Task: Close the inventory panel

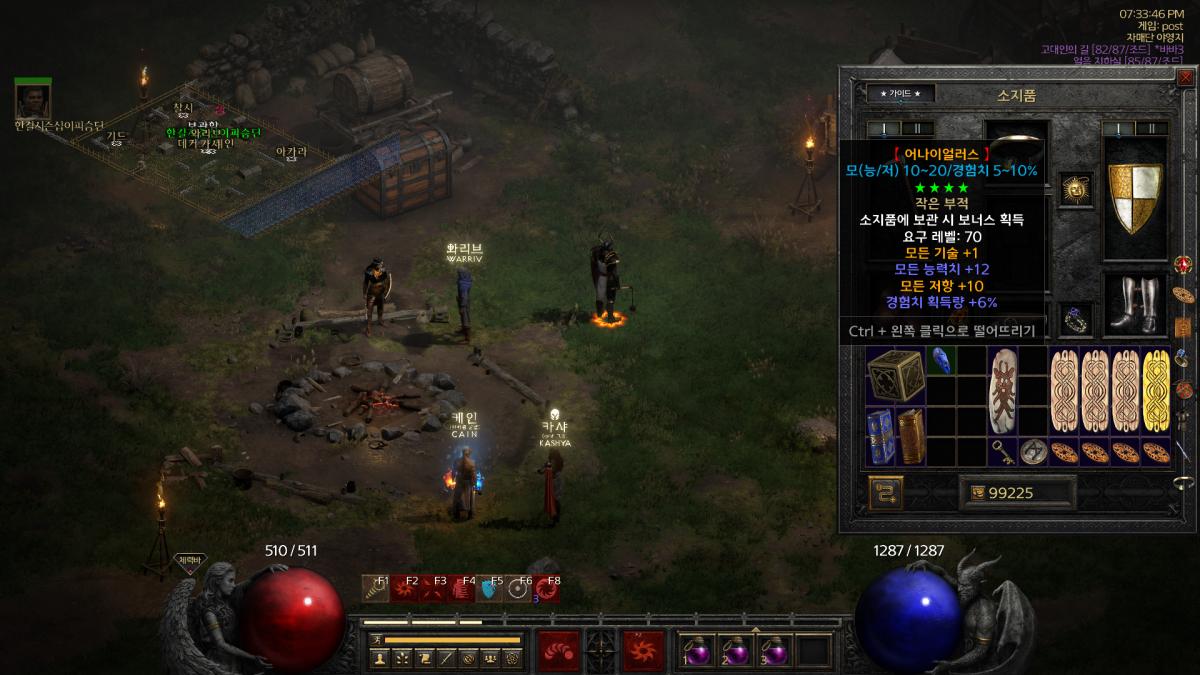Action: (1186, 77)
